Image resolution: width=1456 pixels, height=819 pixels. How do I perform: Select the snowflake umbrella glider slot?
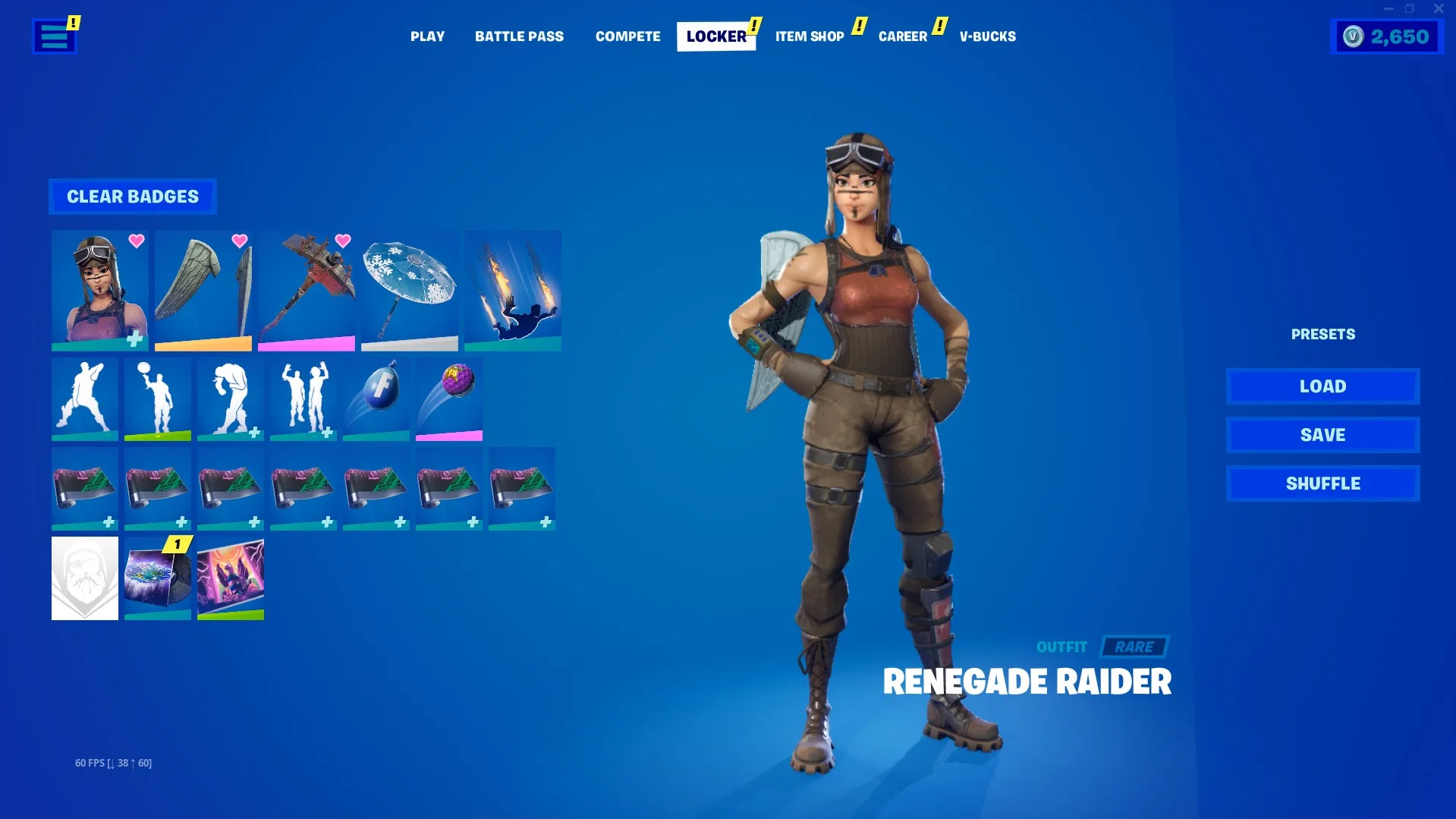point(410,290)
